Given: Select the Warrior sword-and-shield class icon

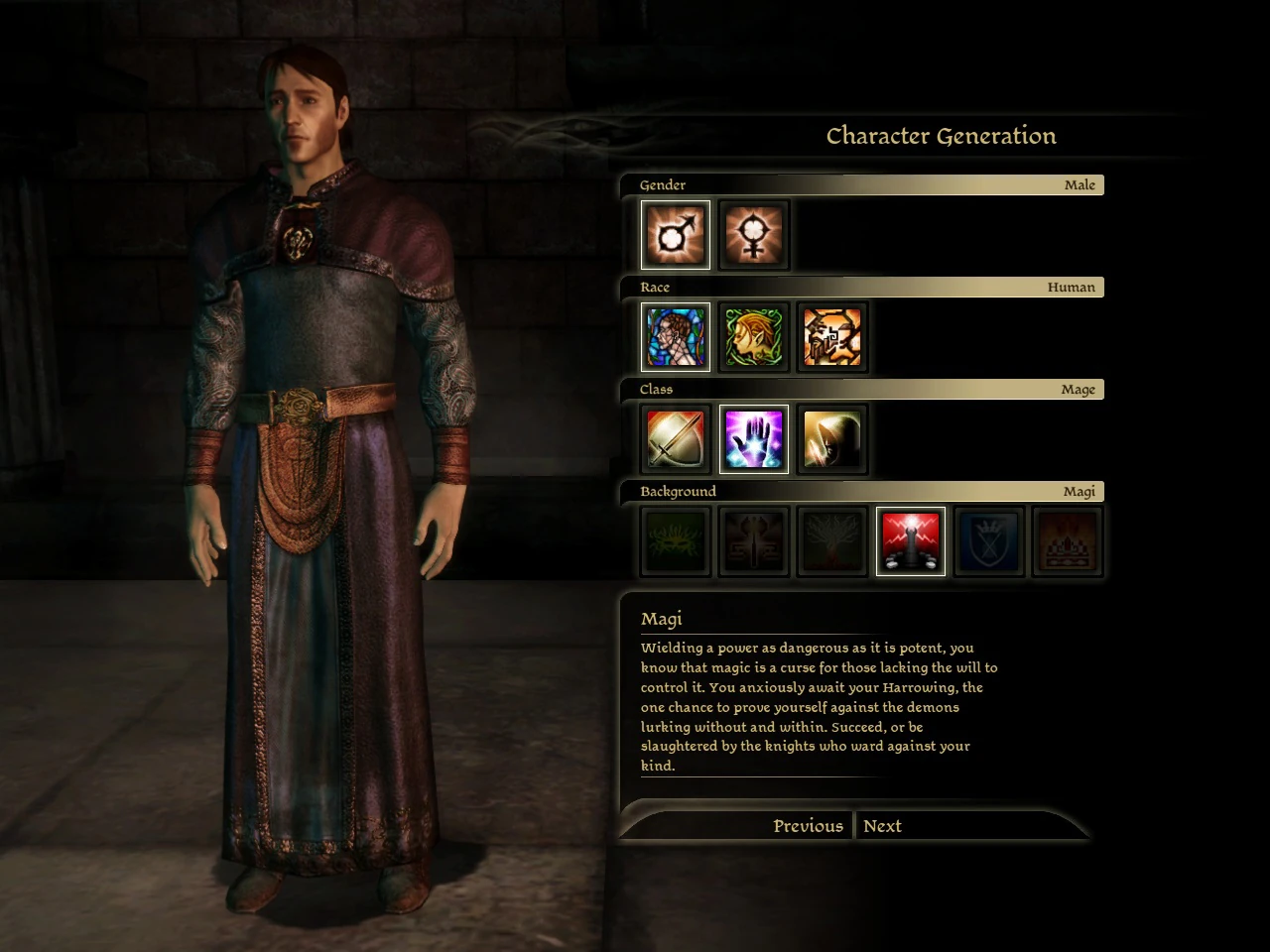Looking at the screenshot, I should pos(675,439).
